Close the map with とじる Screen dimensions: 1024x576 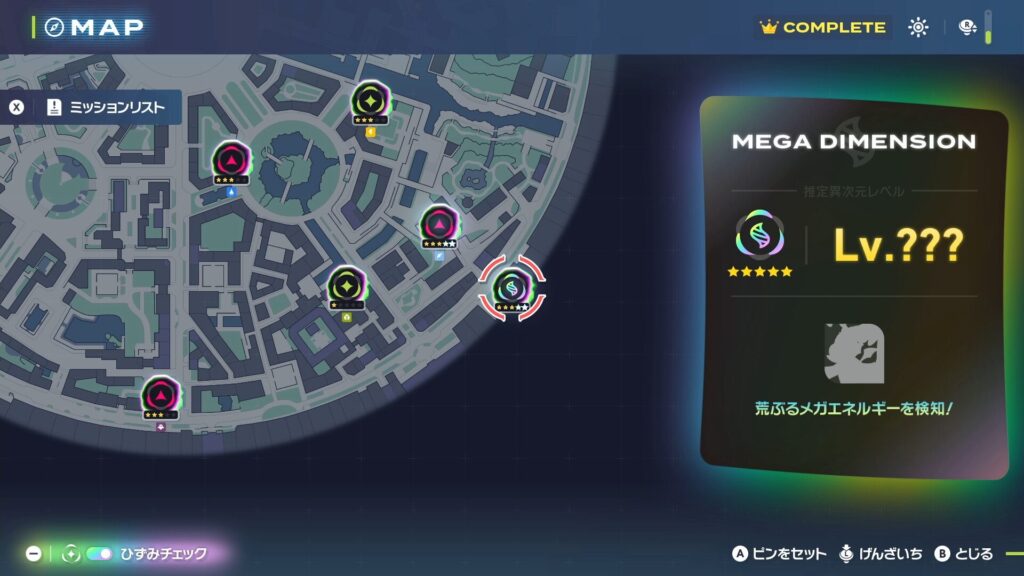pos(965,554)
